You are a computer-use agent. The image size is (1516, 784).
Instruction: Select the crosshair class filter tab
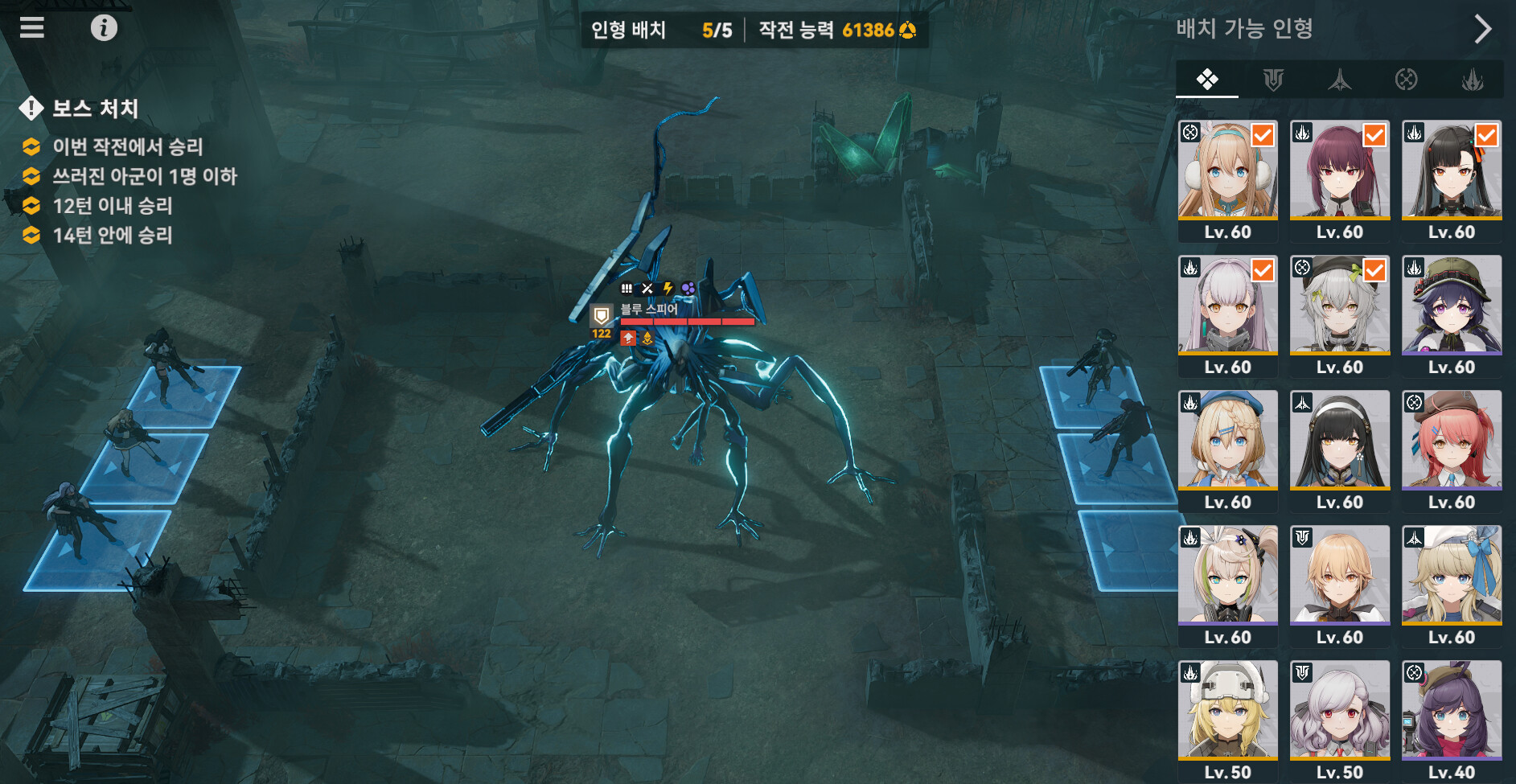pos(1406,80)
